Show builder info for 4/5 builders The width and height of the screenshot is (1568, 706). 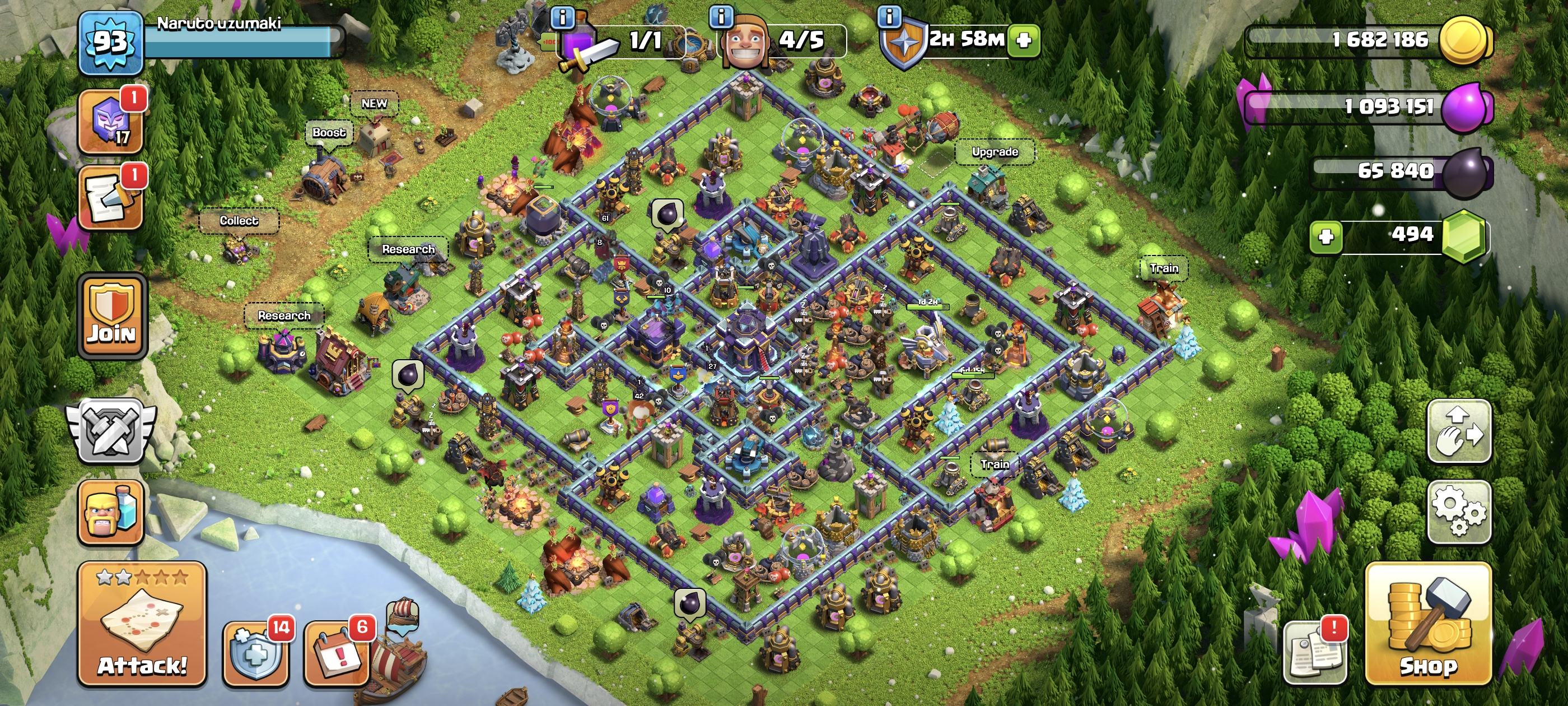tap(721, 16)
